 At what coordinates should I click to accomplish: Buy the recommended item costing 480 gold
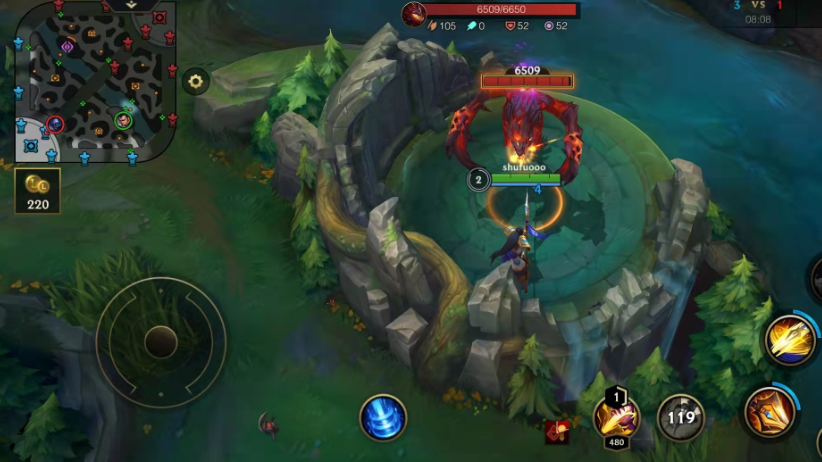(x=616, y=417)
